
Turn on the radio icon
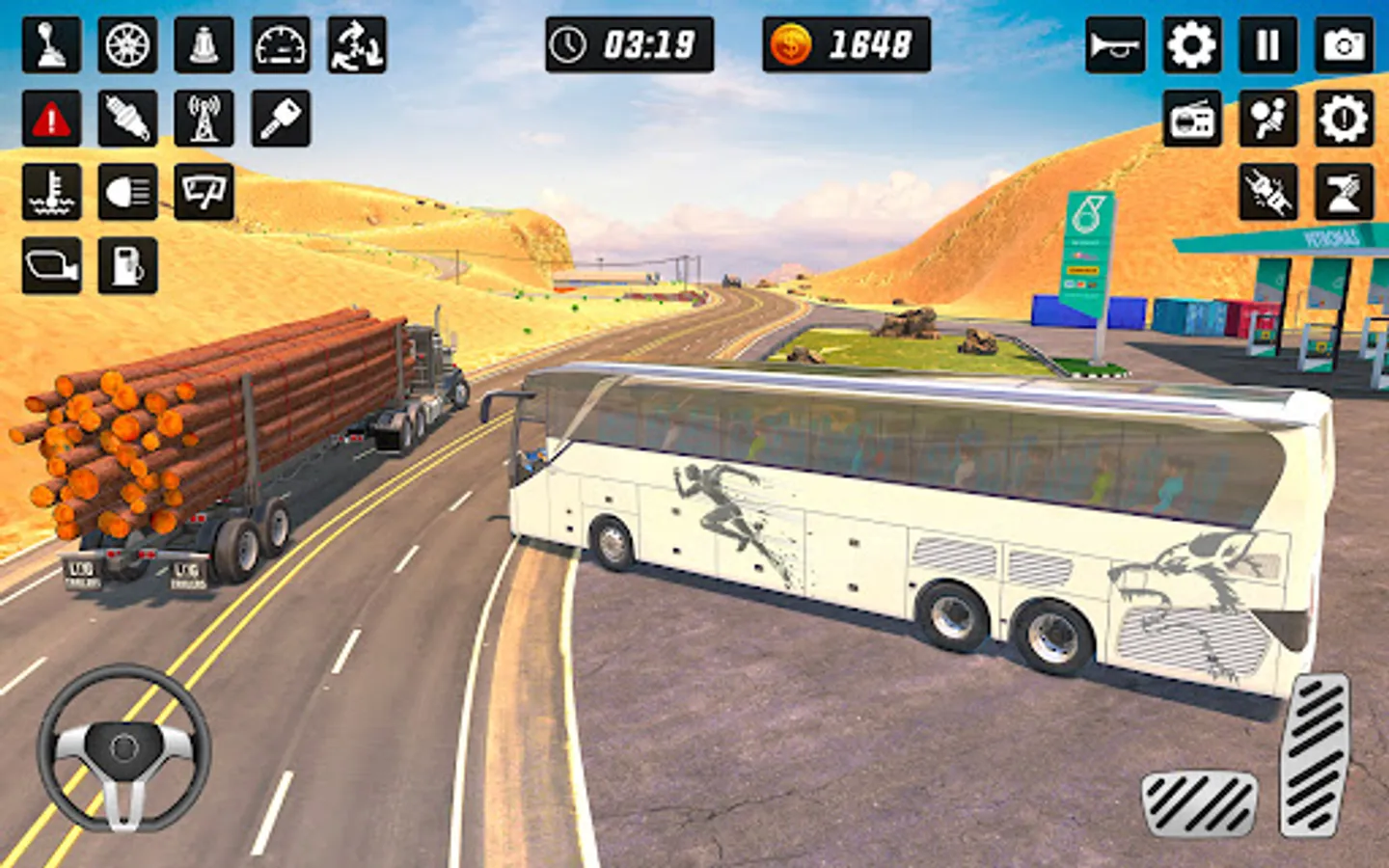(1192, 120)
